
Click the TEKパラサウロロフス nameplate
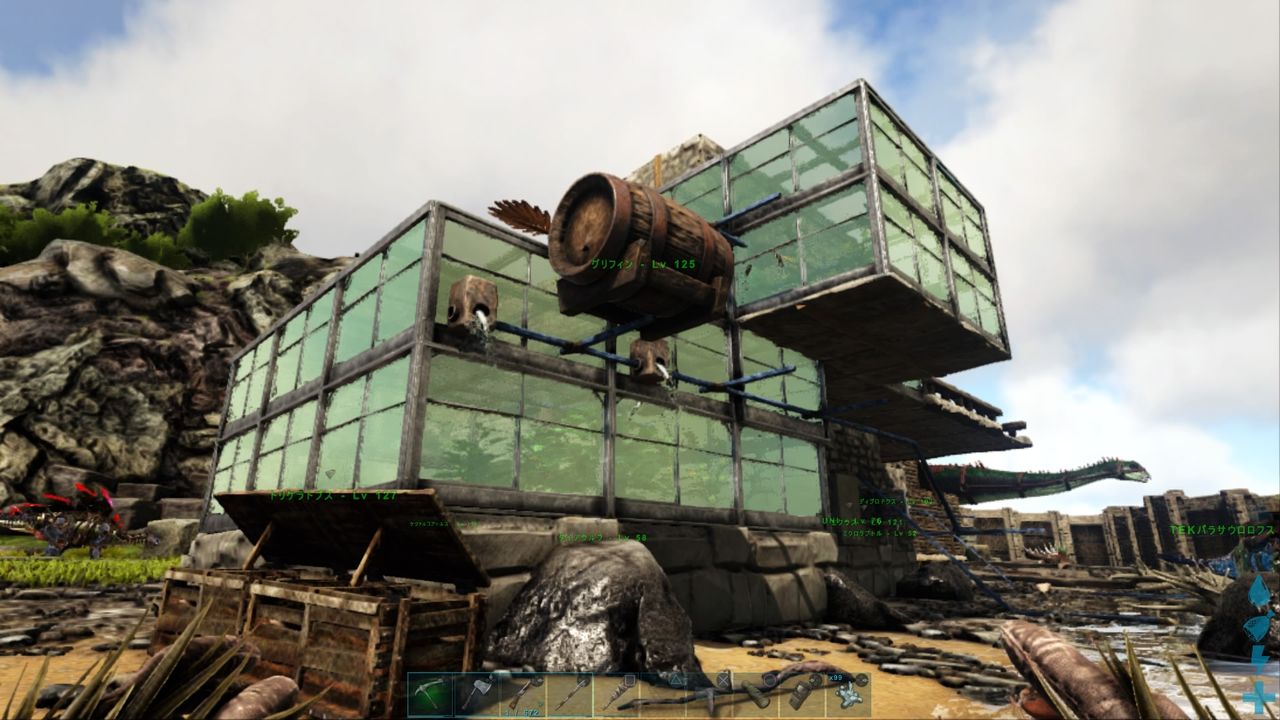1212,522
